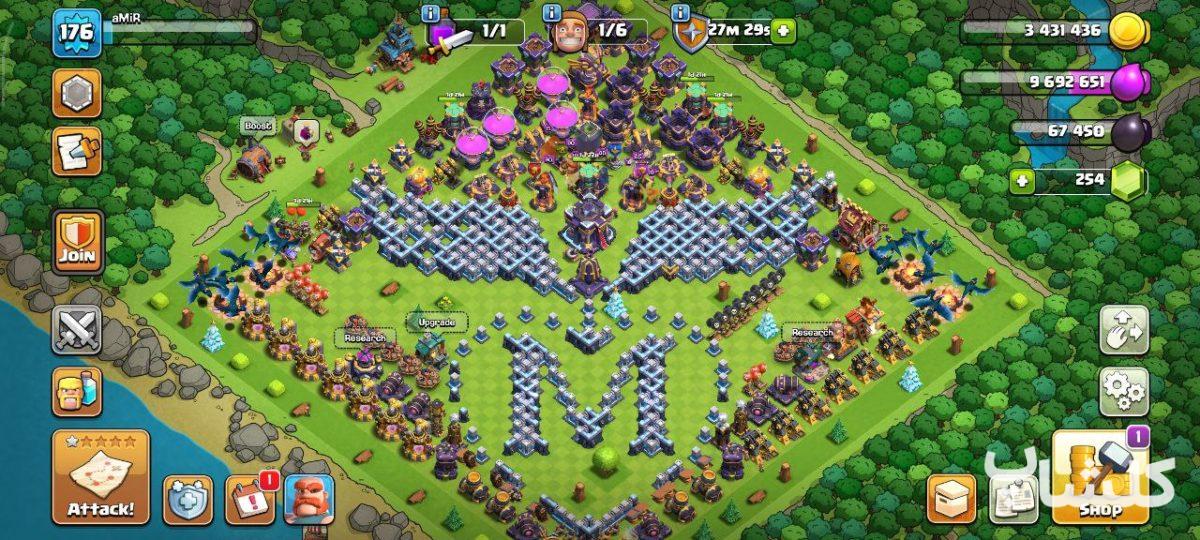
Task: Open the Shop
Action: click(x=1098, y=479)
